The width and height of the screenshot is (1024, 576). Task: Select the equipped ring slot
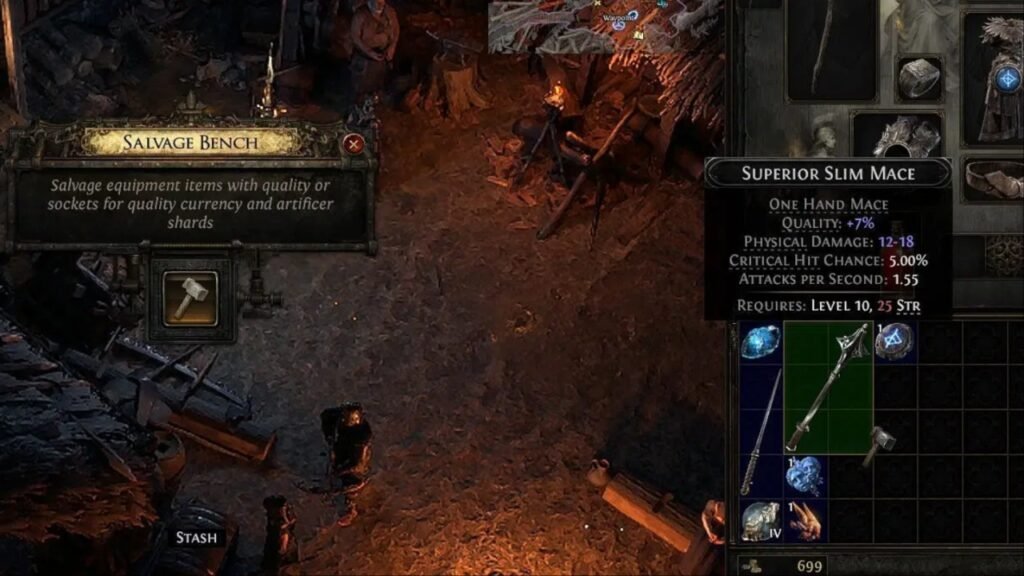[918, 79]
